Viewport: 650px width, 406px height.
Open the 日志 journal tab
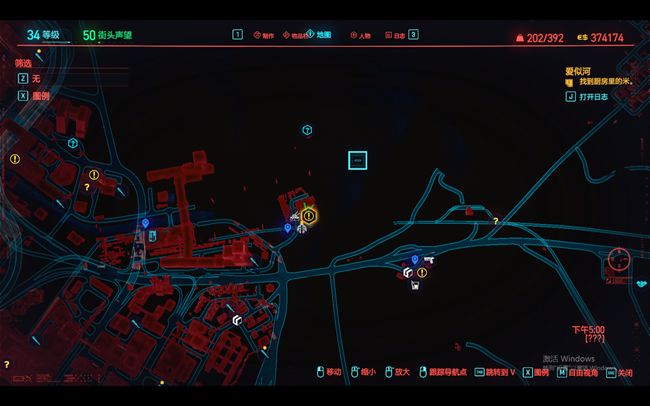coord(398,35)
